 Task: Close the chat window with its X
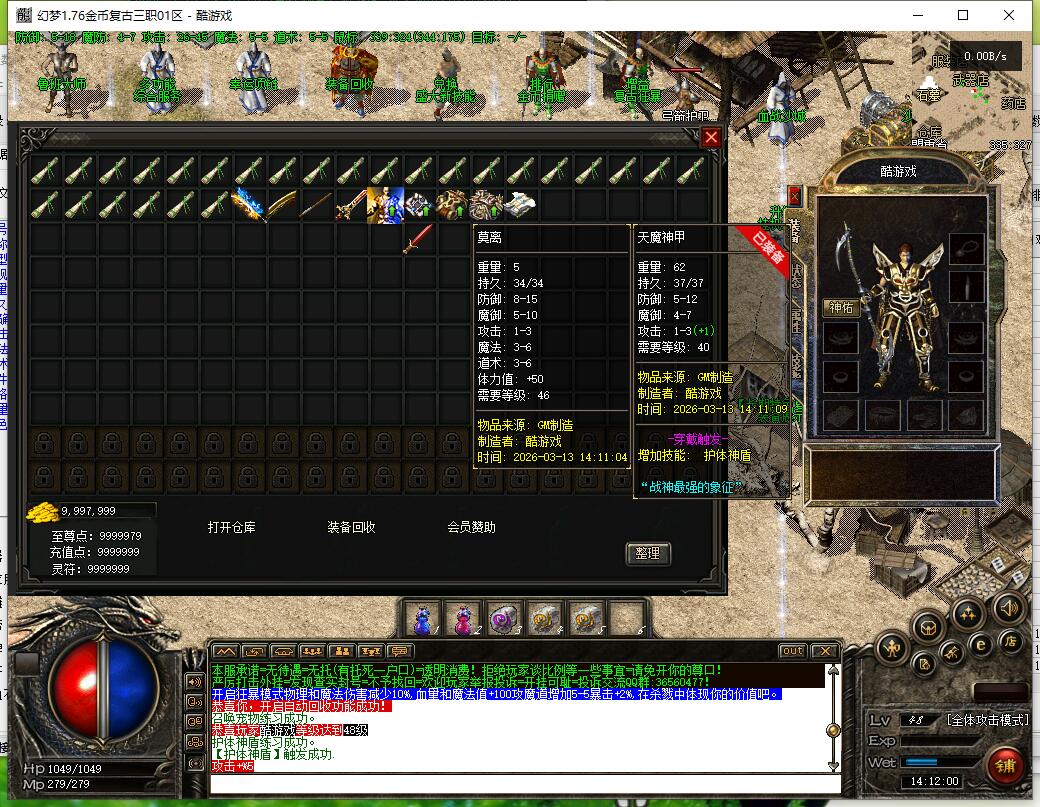[823, 651]
